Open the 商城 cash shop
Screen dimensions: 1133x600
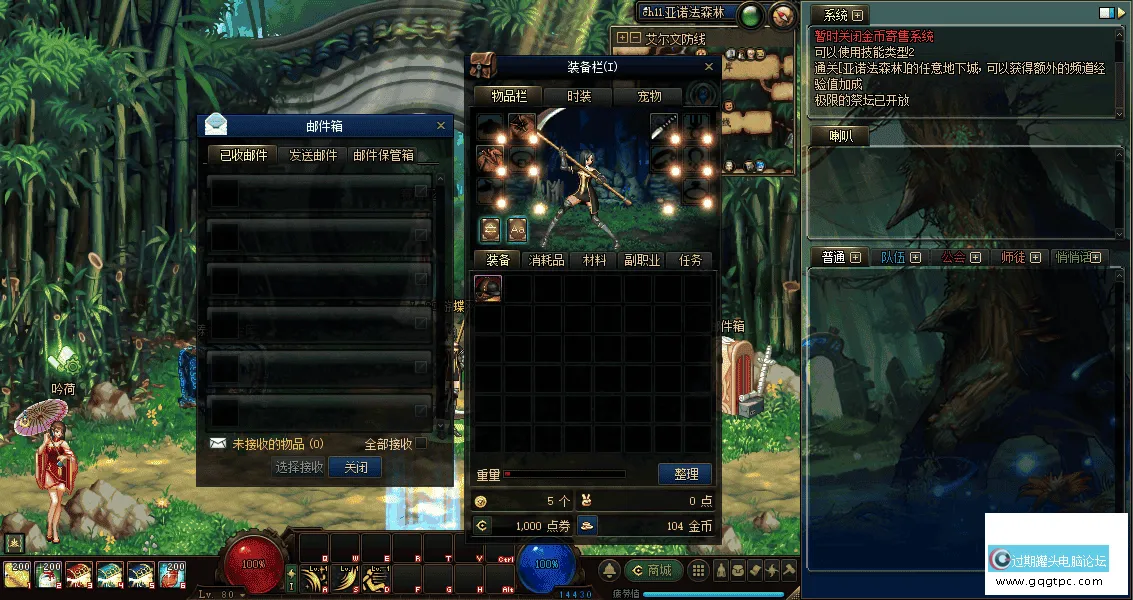[x=653, y=570]
